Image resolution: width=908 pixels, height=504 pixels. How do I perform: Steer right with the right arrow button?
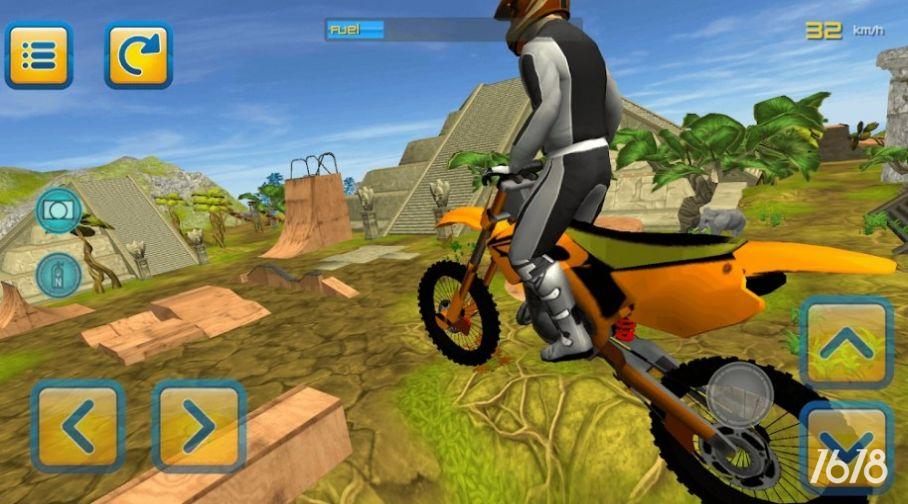(199, 425)
